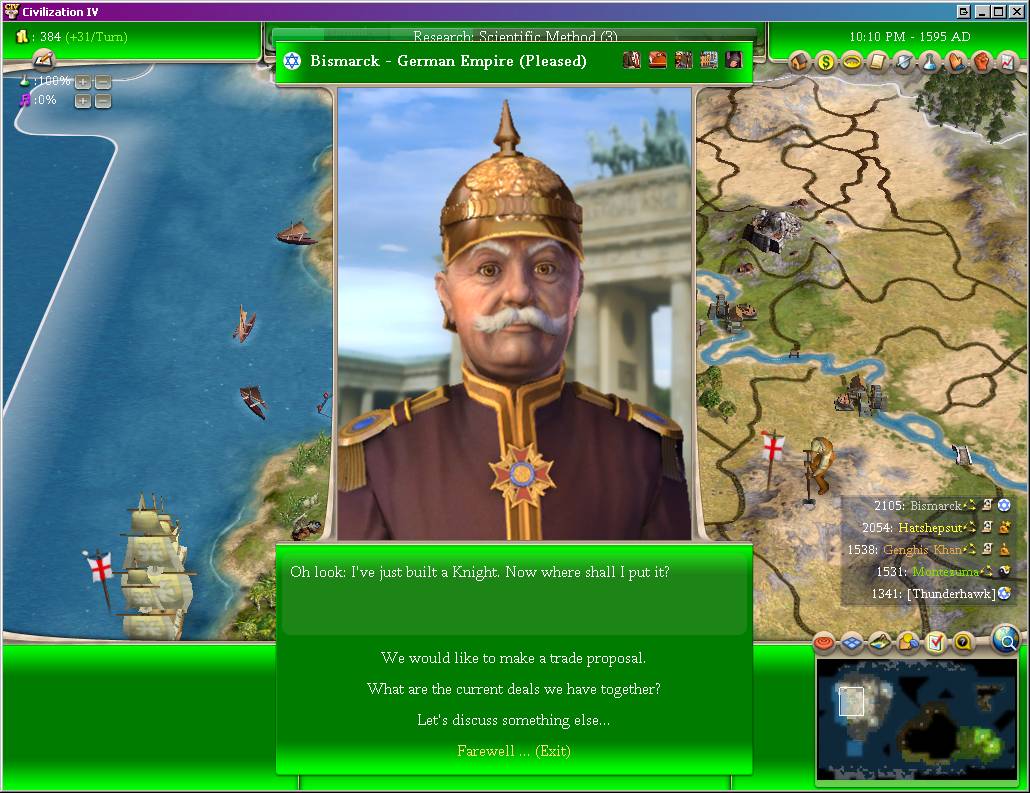Choose "We would like to make a trade proposal"
Screen dimensions: 1030x793
513,658
